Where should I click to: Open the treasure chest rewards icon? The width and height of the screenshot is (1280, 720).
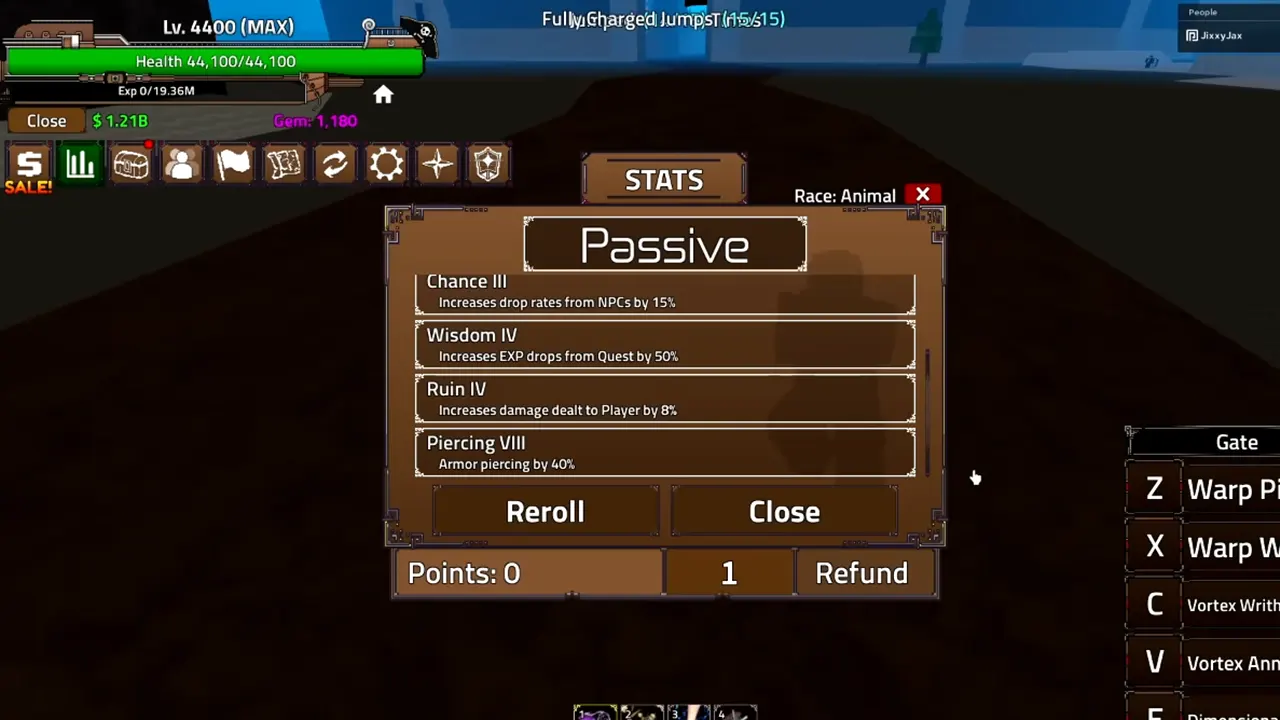131,164
